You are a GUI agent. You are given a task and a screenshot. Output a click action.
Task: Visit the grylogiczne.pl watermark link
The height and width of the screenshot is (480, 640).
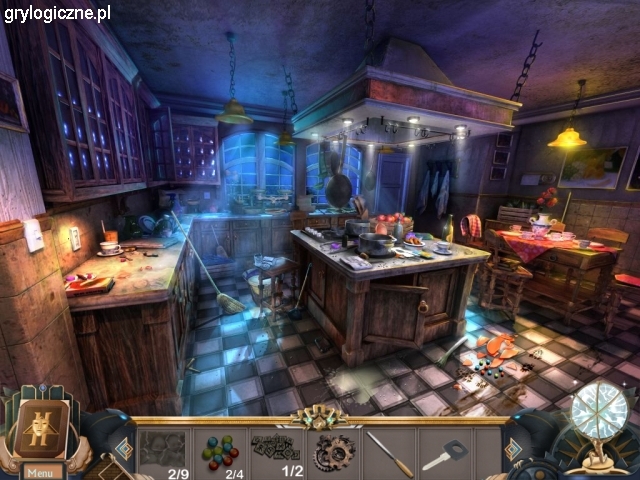pos(56,13)
